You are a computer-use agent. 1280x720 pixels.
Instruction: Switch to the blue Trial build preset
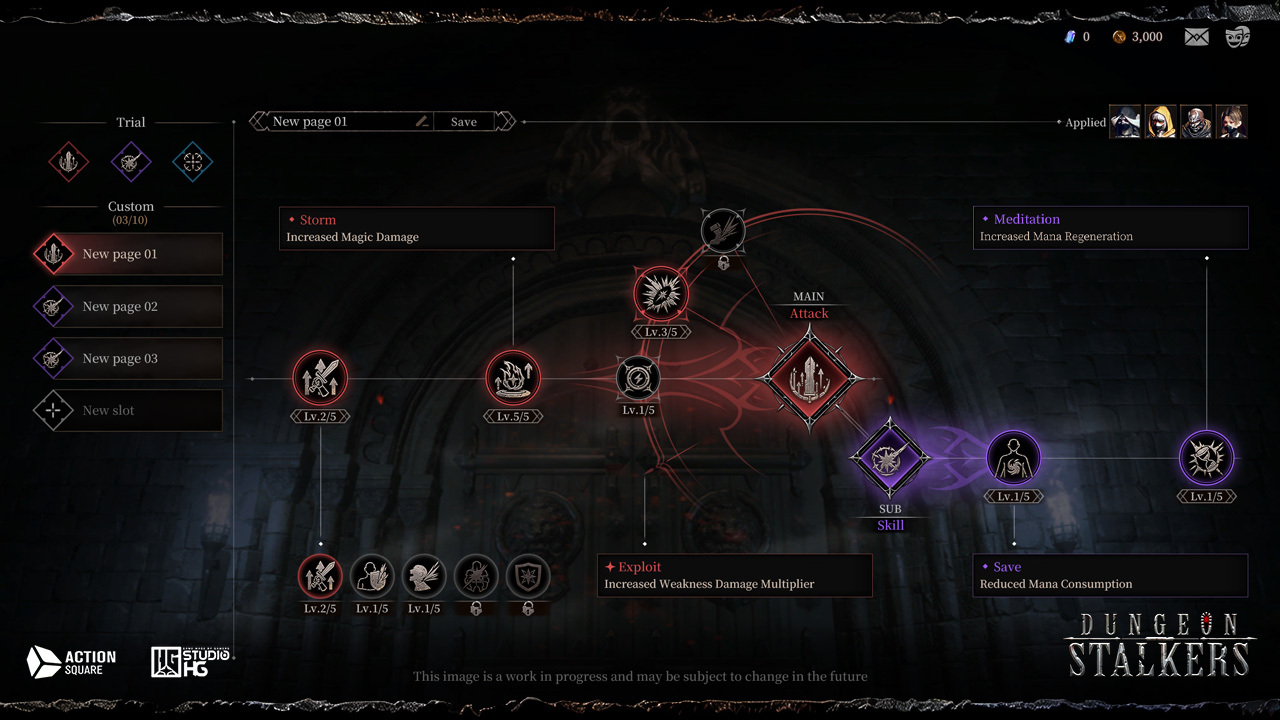coord(192,162)
